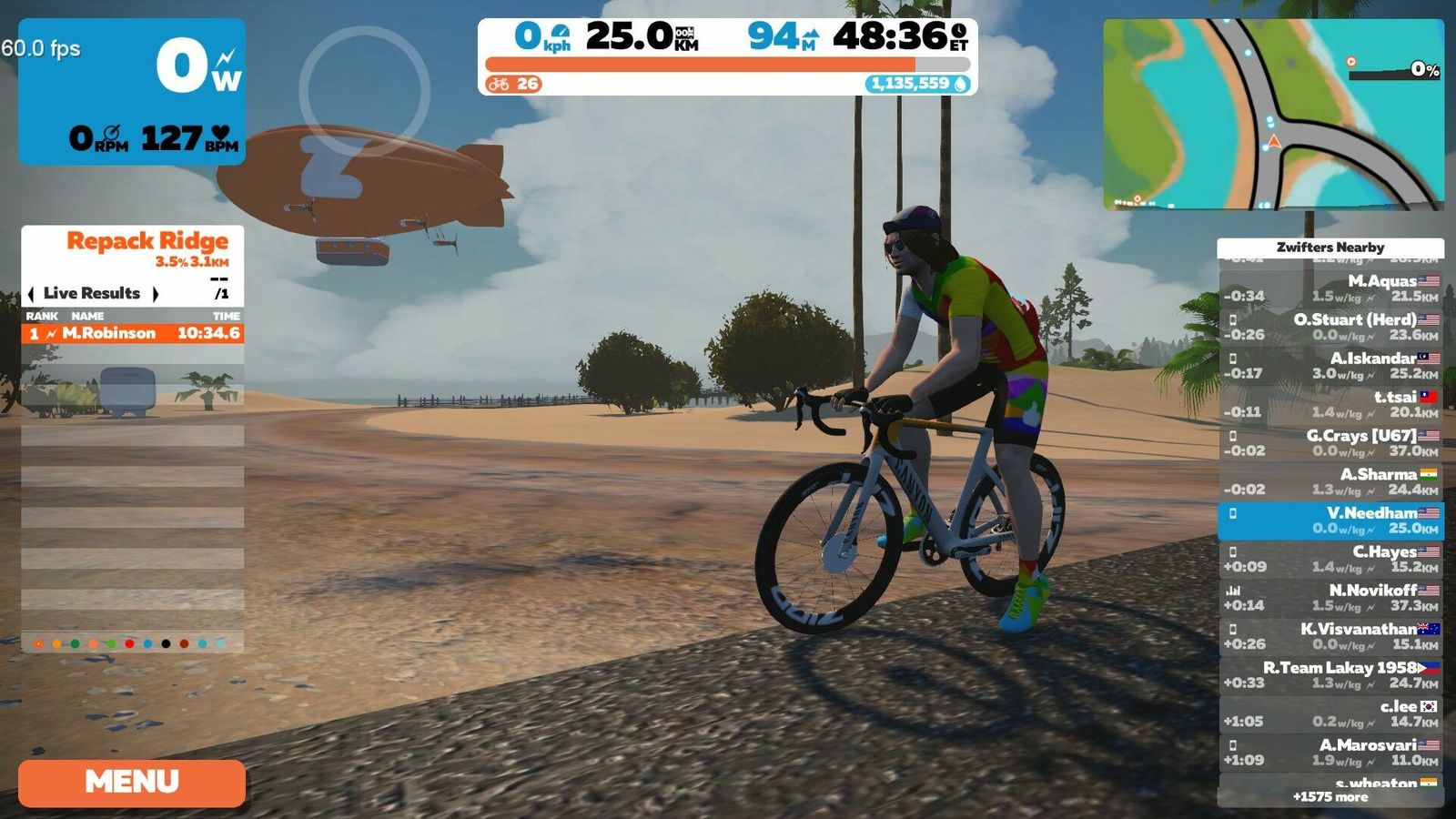Click C.Hayes in the rider list
The image size is (1456, 819).
[1330, 559]
